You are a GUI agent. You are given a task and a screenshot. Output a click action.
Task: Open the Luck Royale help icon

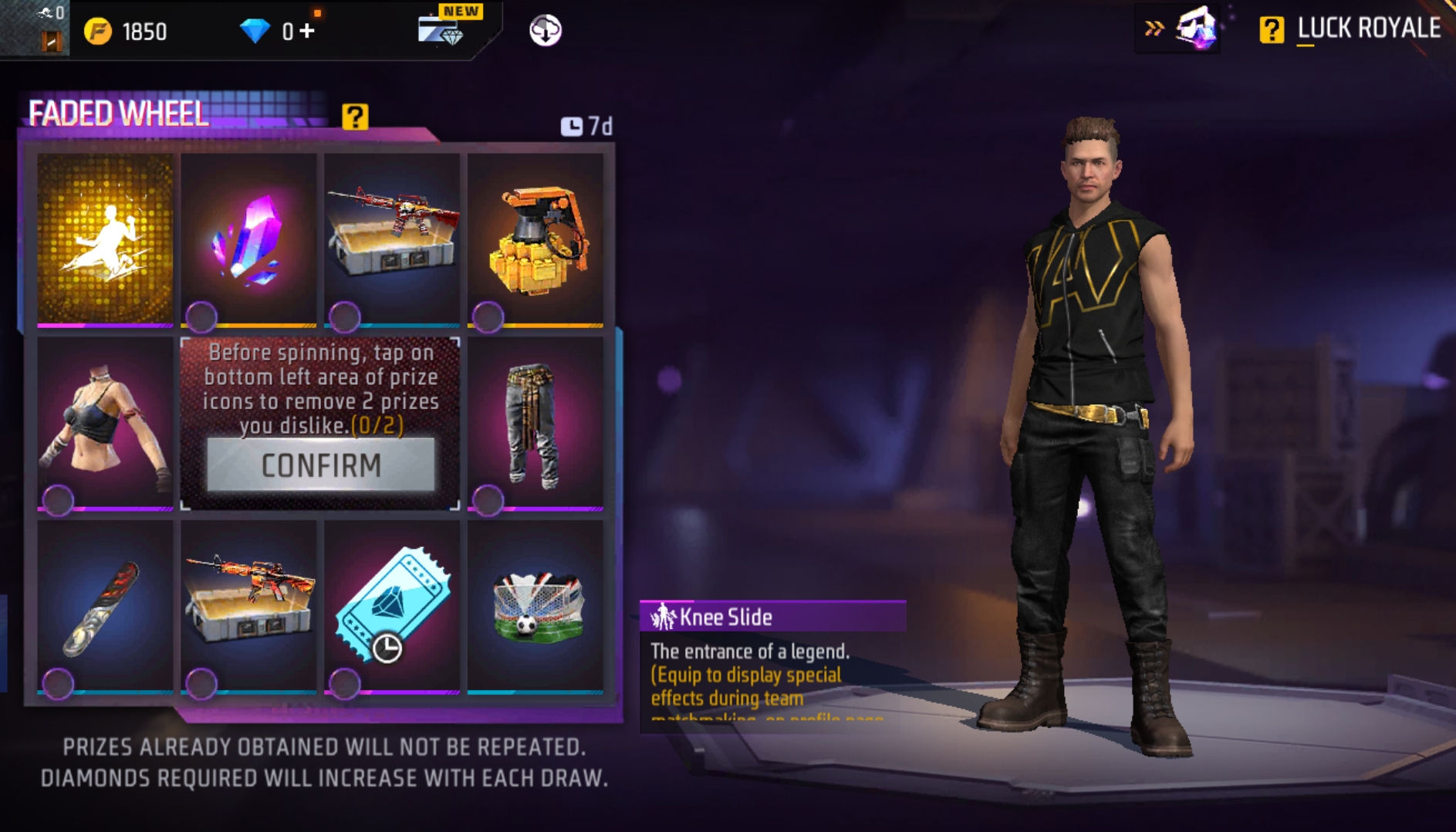coord(1271,30)
